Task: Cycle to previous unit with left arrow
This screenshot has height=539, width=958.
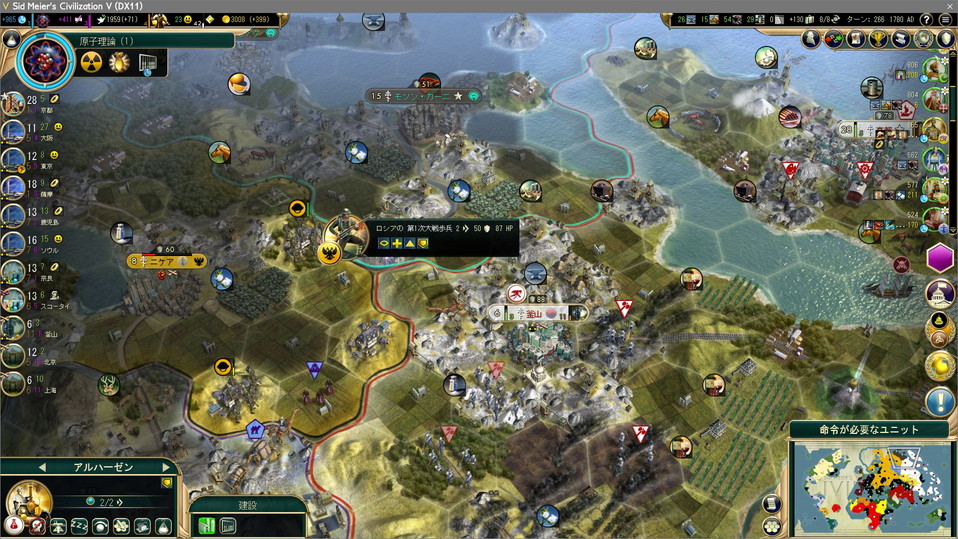Action: pos(42,467)
